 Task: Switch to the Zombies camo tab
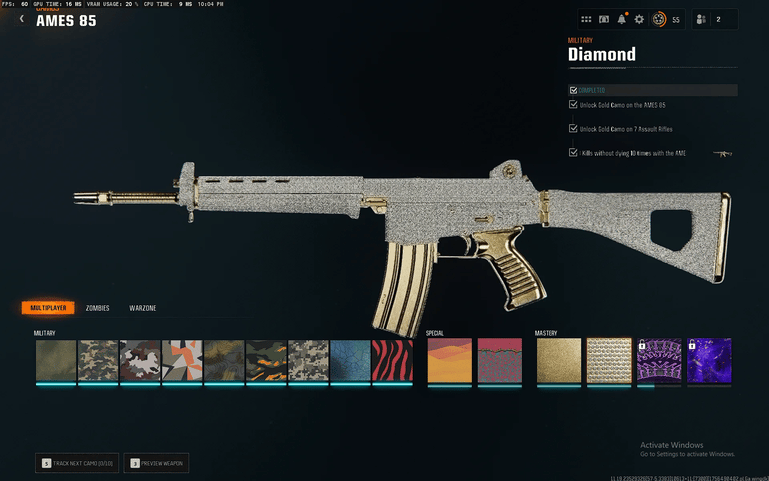click(x=97, y=308)
